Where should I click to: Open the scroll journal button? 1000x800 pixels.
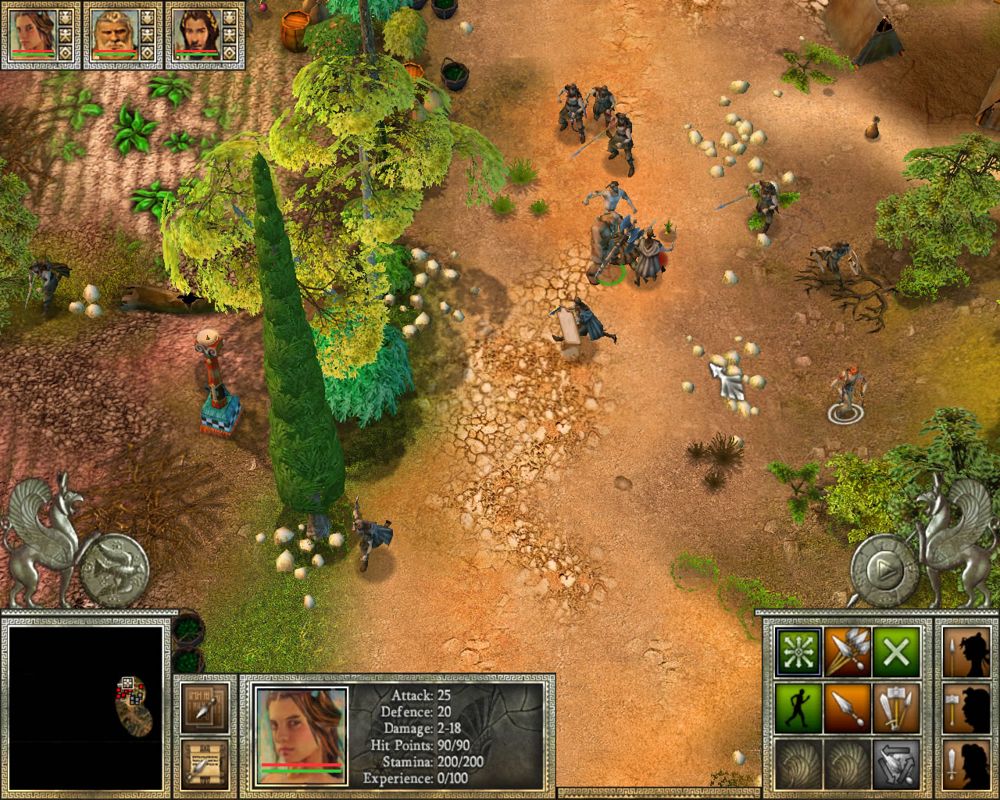[206, 762]
